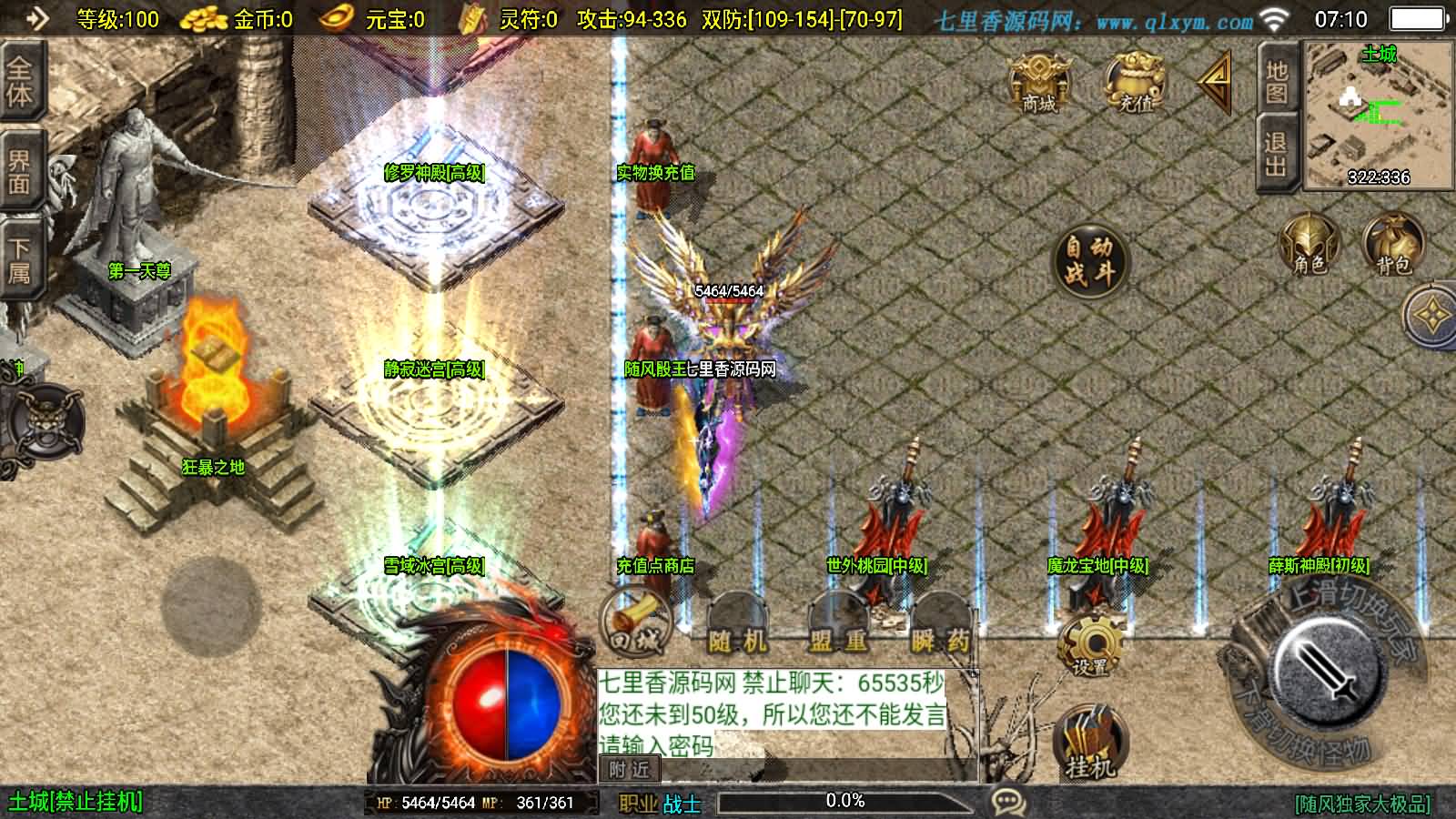Open the chat message bubble icon
Screen dimensions: 1456x819
[x=1006, y=800]
